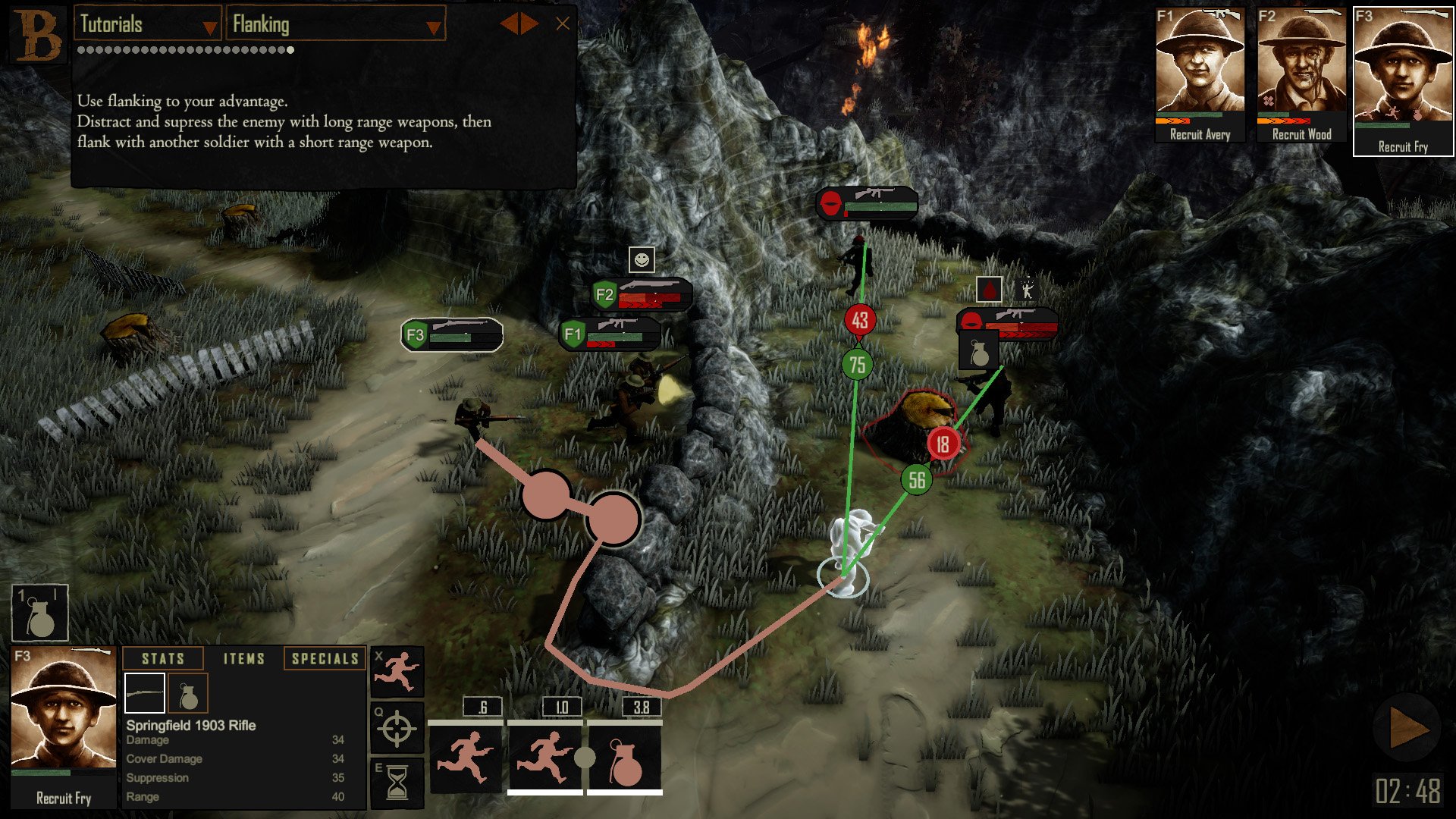
Task: Select the Springfield 1903 Rifle weapon slot
Action: [145, 693]
